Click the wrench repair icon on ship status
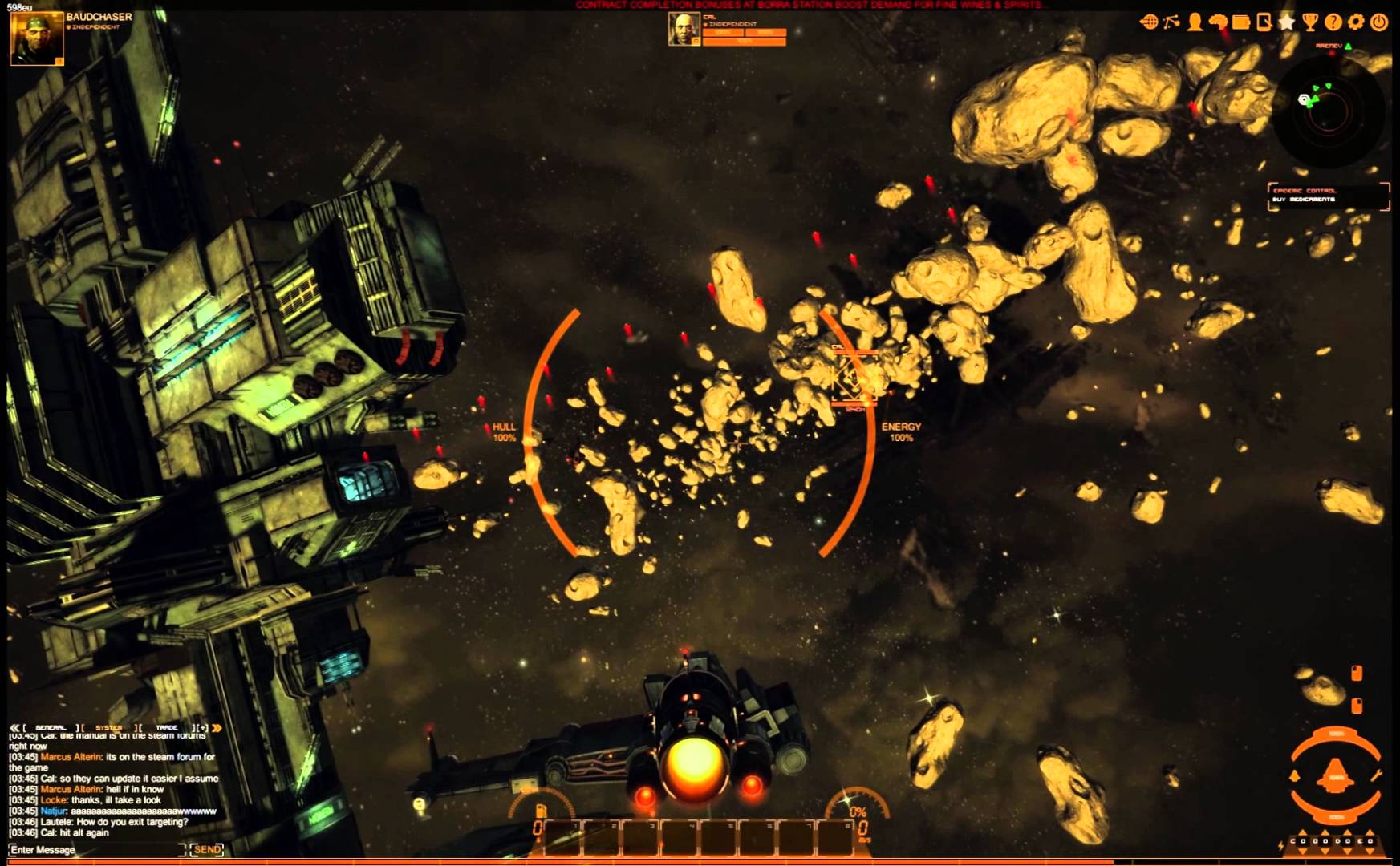 click(x=1377, y=775)
